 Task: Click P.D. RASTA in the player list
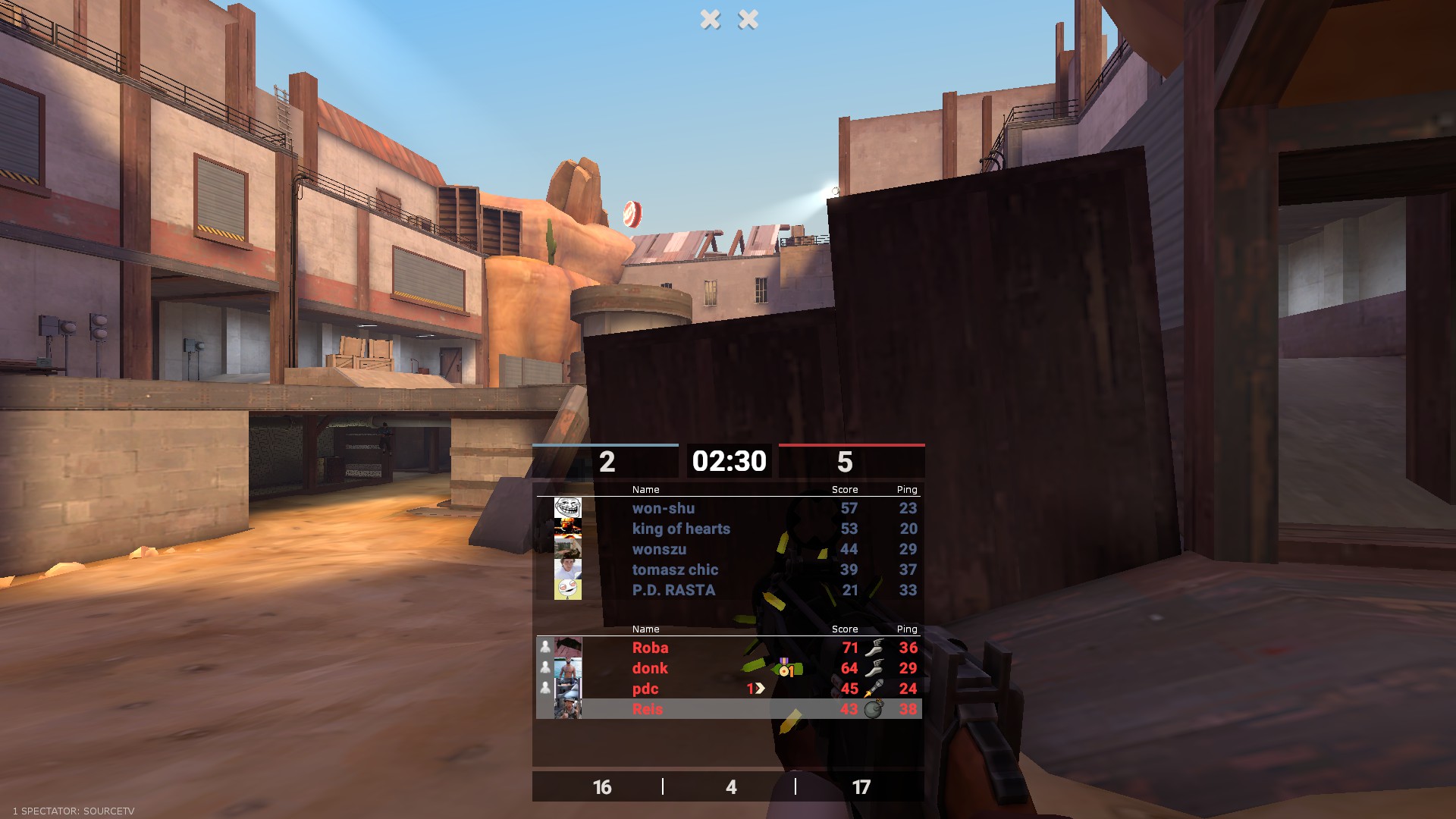[x=673, y=590]
